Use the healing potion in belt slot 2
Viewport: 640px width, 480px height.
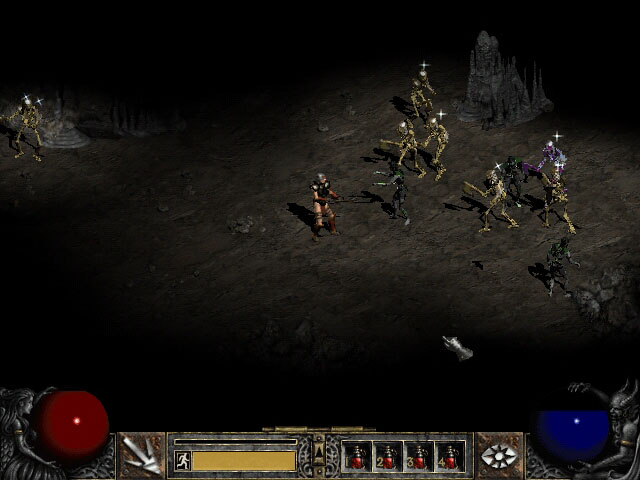[388, 456]
